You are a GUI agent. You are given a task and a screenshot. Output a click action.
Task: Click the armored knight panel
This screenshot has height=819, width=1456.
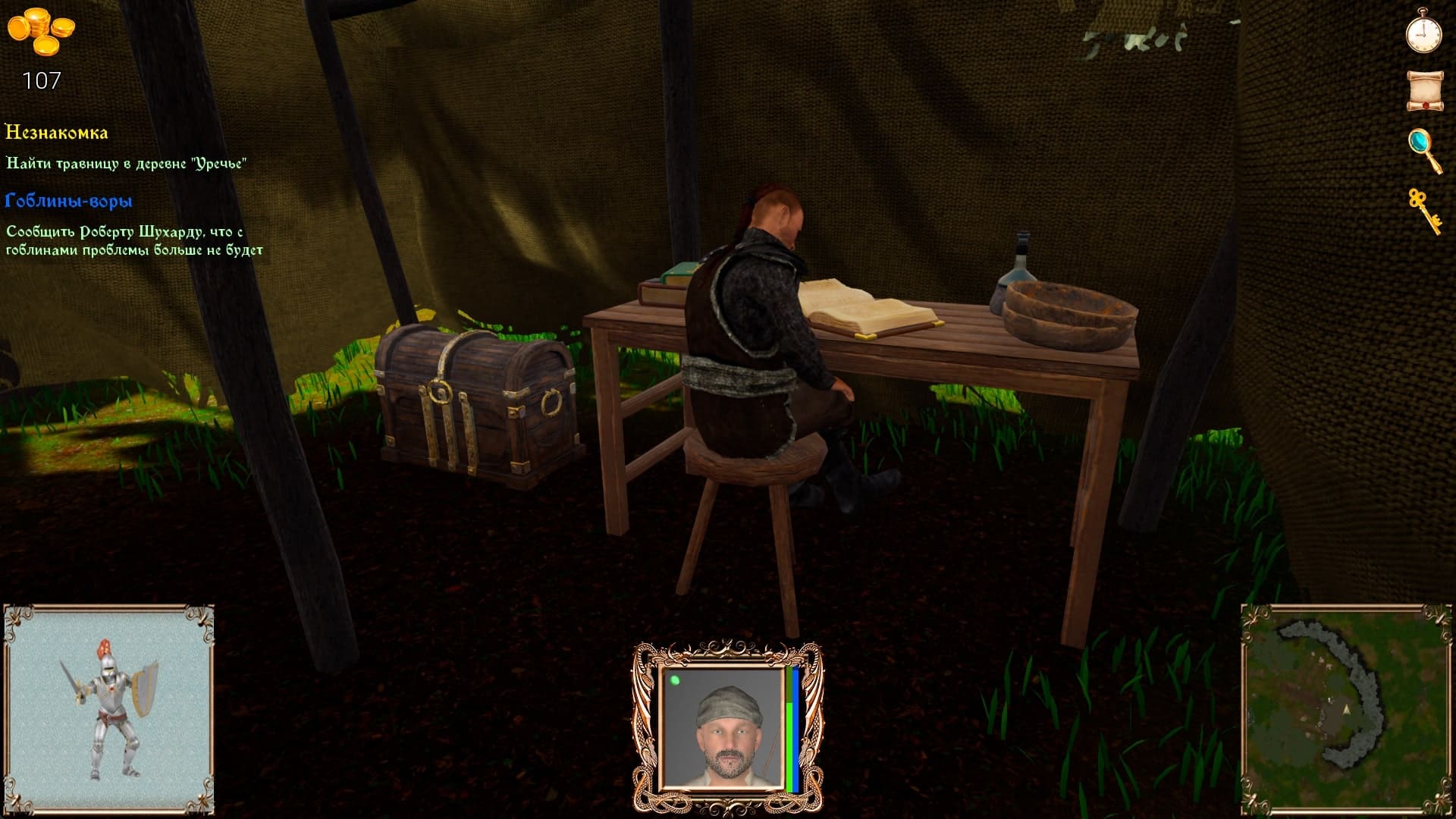click(109, 710)
